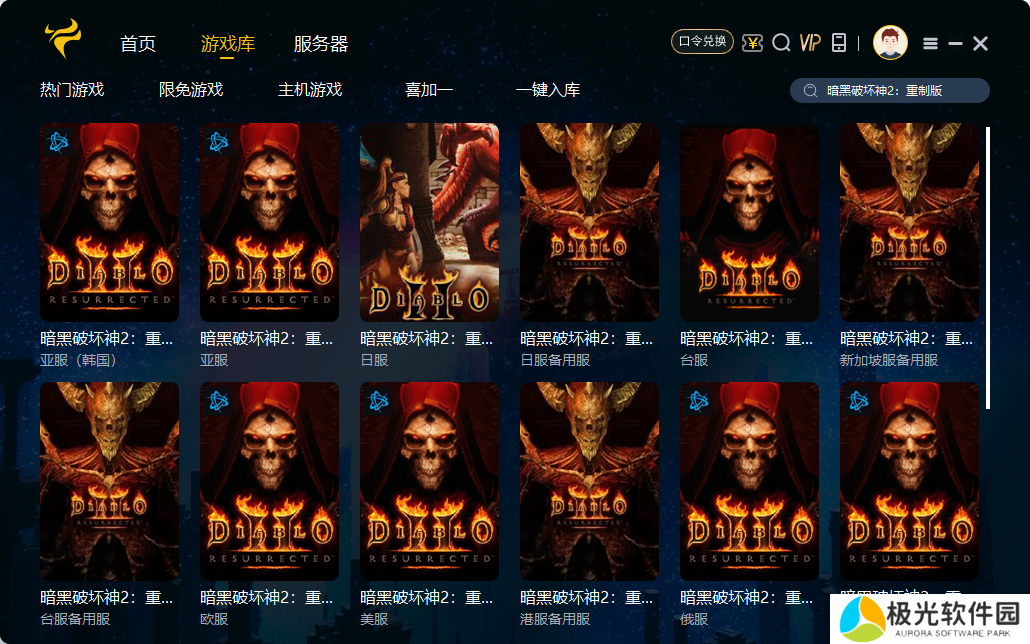Open the 服务器 server tab

[321, 44]
